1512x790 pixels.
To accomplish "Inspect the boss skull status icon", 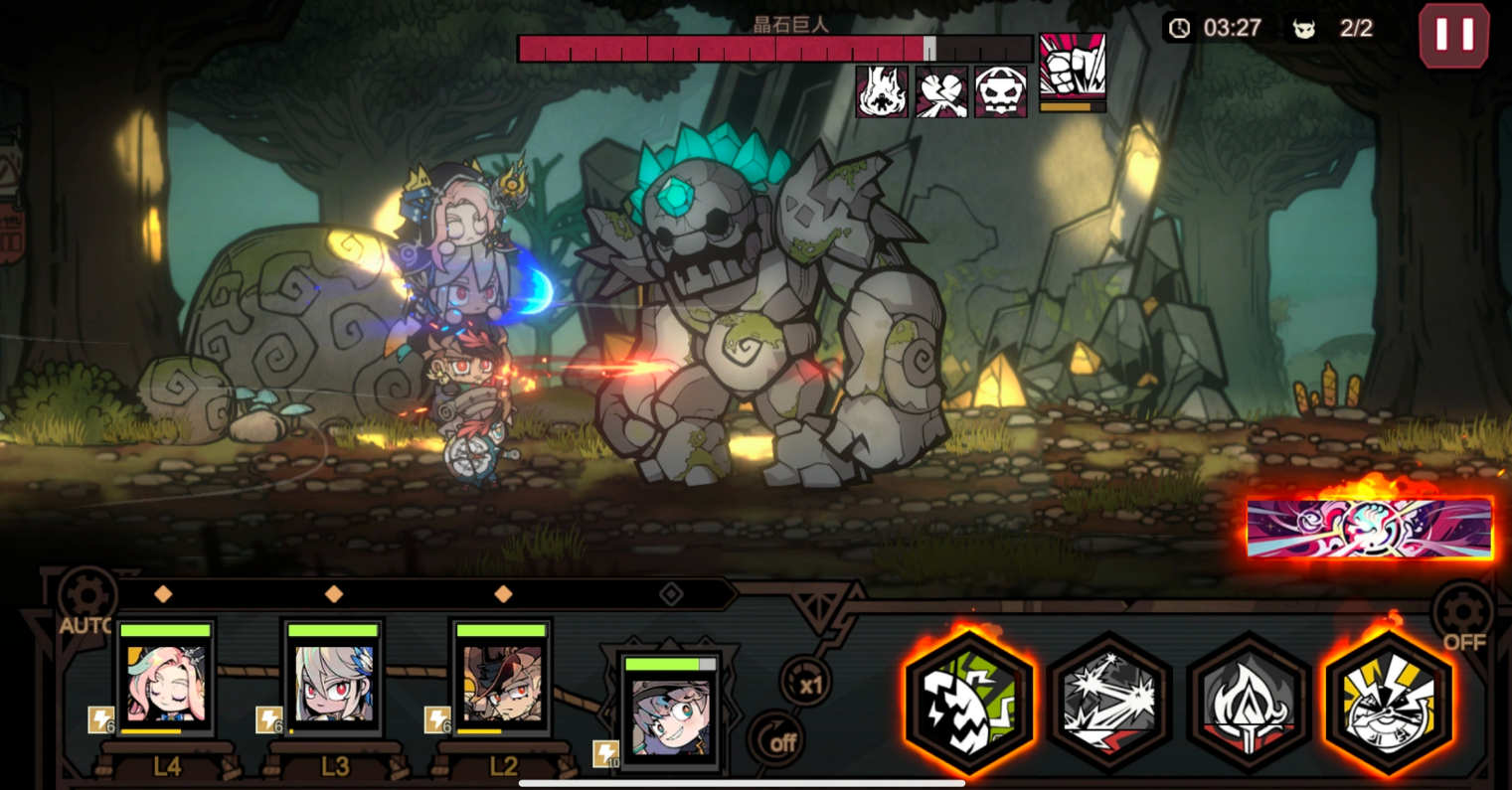I will coord(1000,92).
